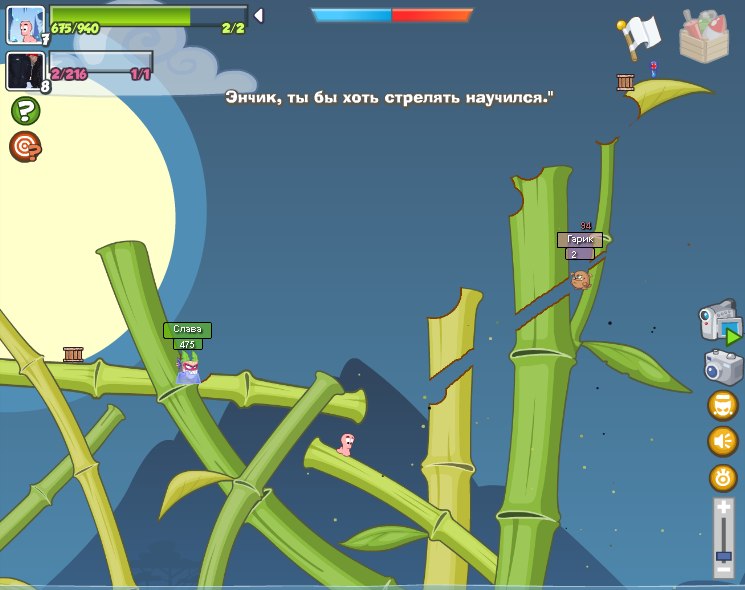Select the pink worm player avatar
The image size is (745, 590).
pos(25,24)
